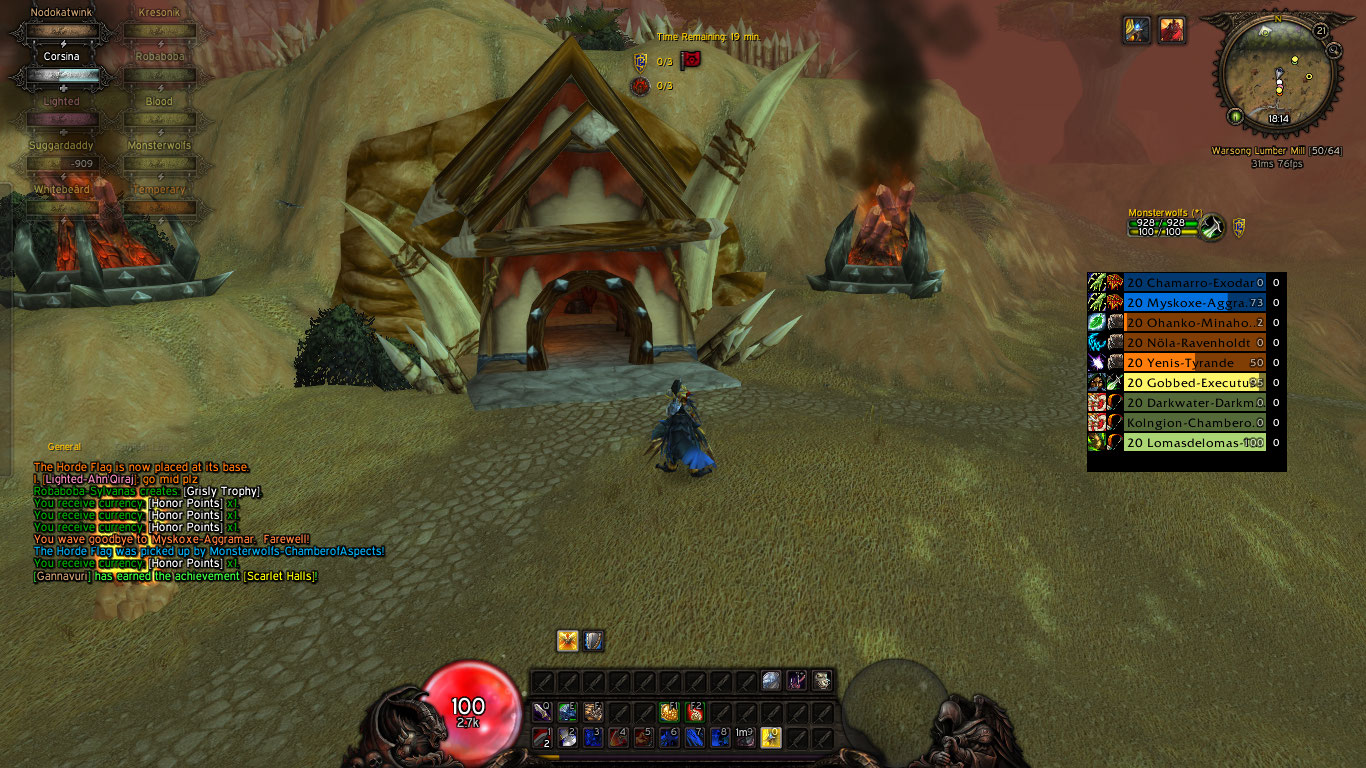
Task: Click the golden winged stance icon
Action: click(x=568, y=641)
